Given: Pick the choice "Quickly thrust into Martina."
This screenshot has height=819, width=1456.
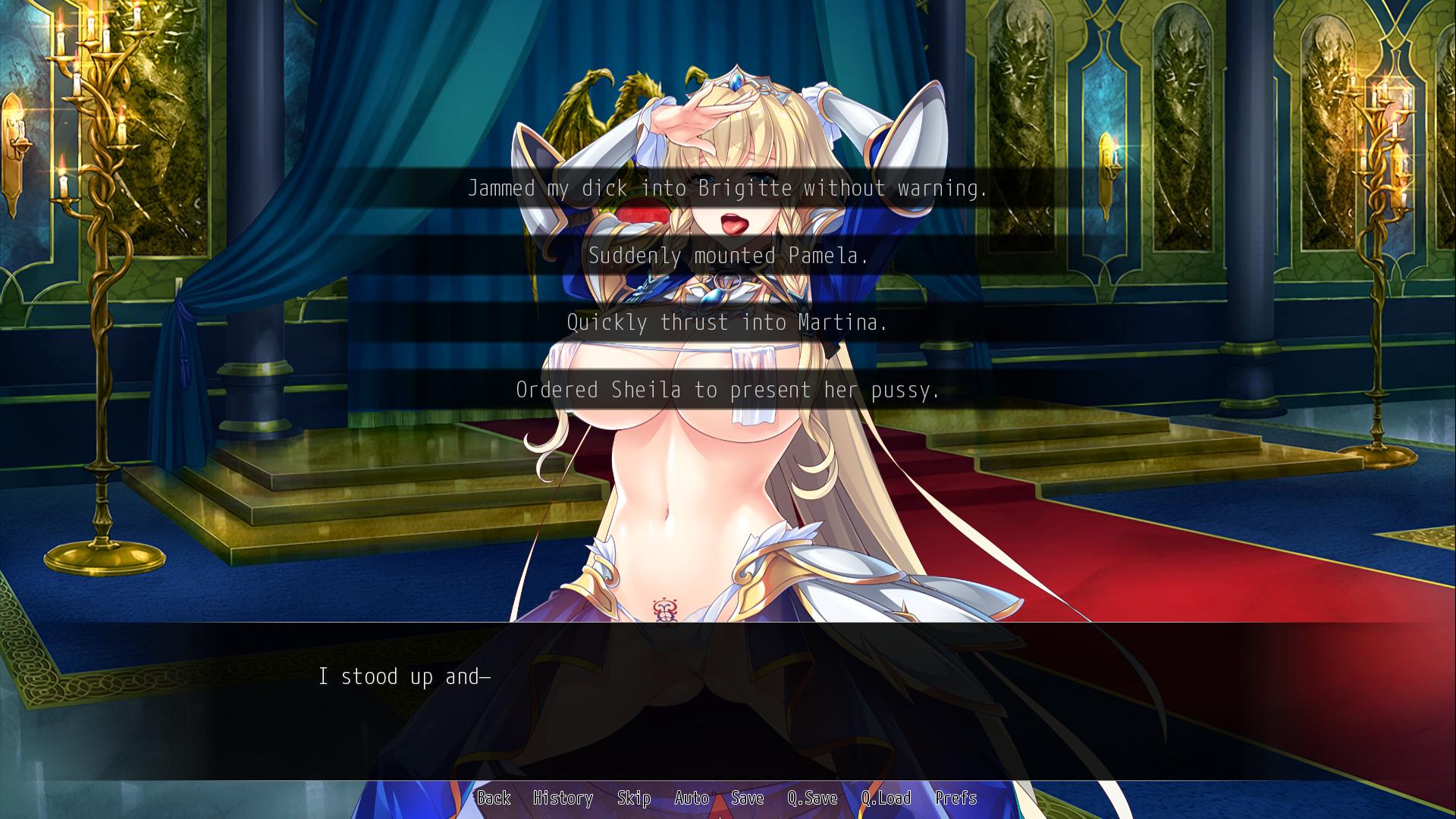Looking at the screenshot, I should (728, 322).
